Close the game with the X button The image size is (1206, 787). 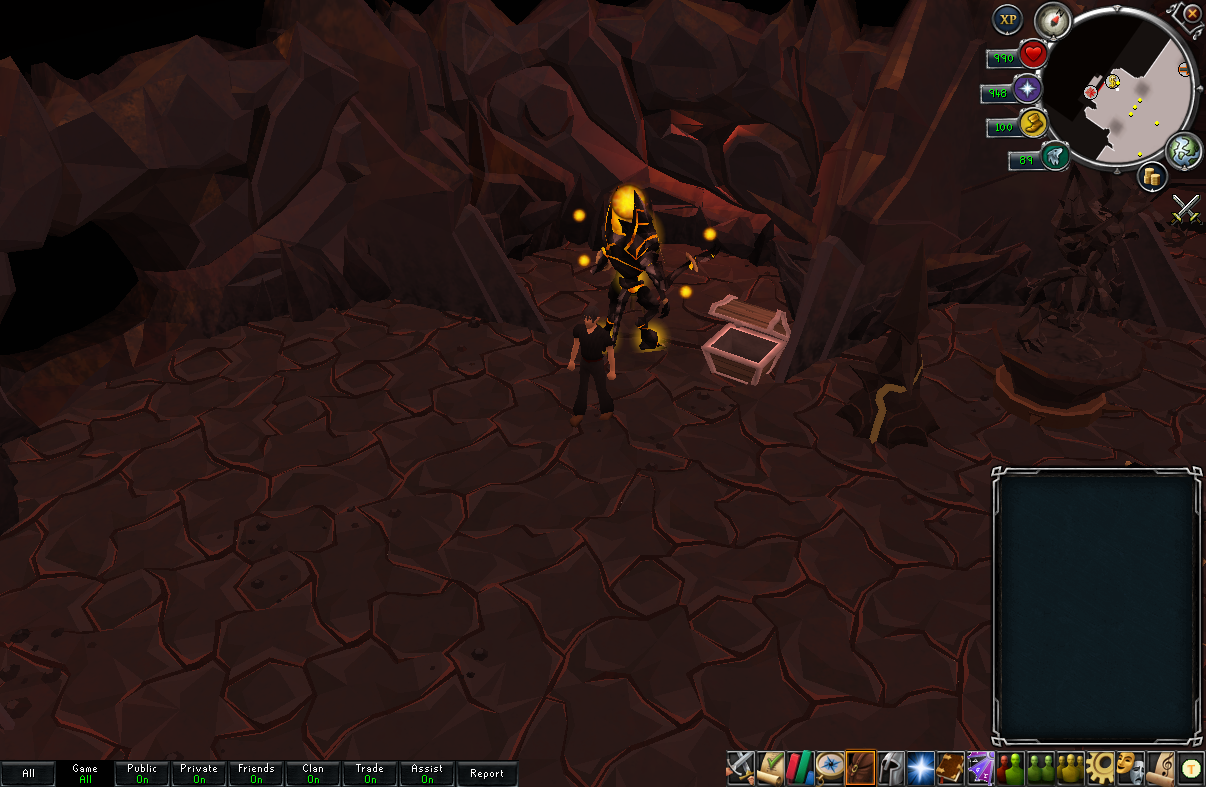click(1192, 13)
